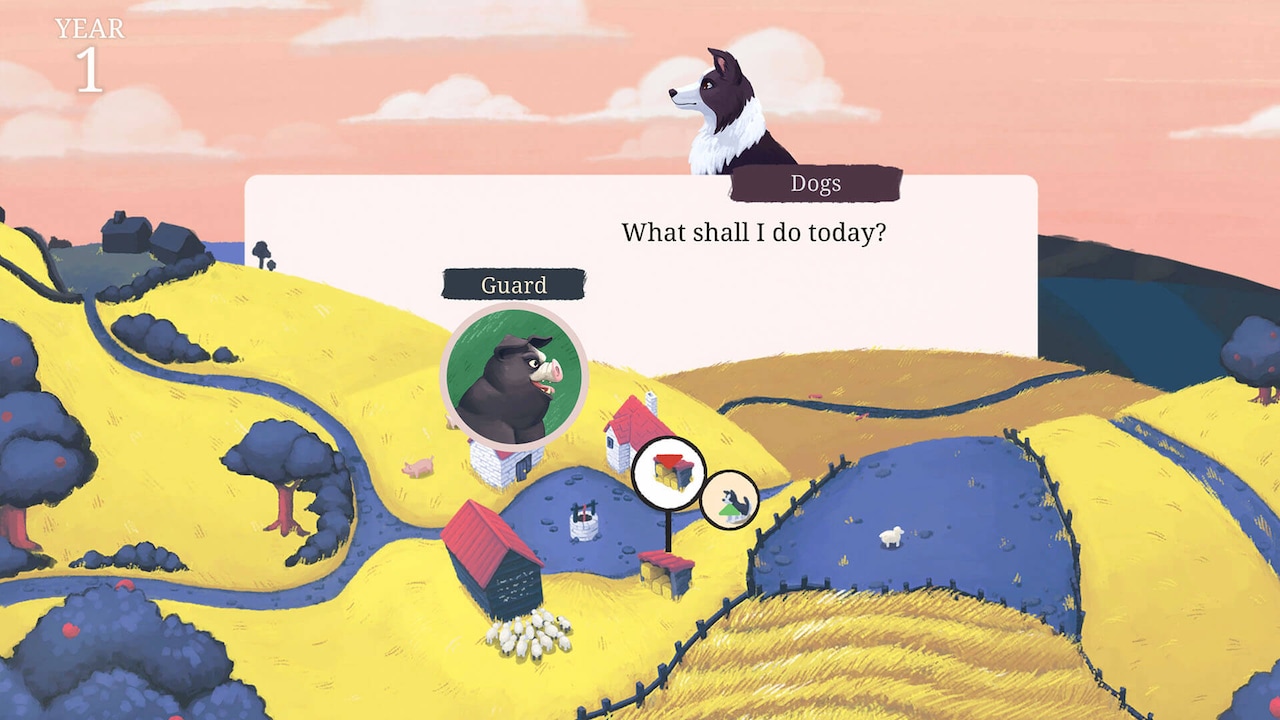This screenshot has width=1280, height=720.
Task: Click the Guard label banner
Action: click(513, 285)
